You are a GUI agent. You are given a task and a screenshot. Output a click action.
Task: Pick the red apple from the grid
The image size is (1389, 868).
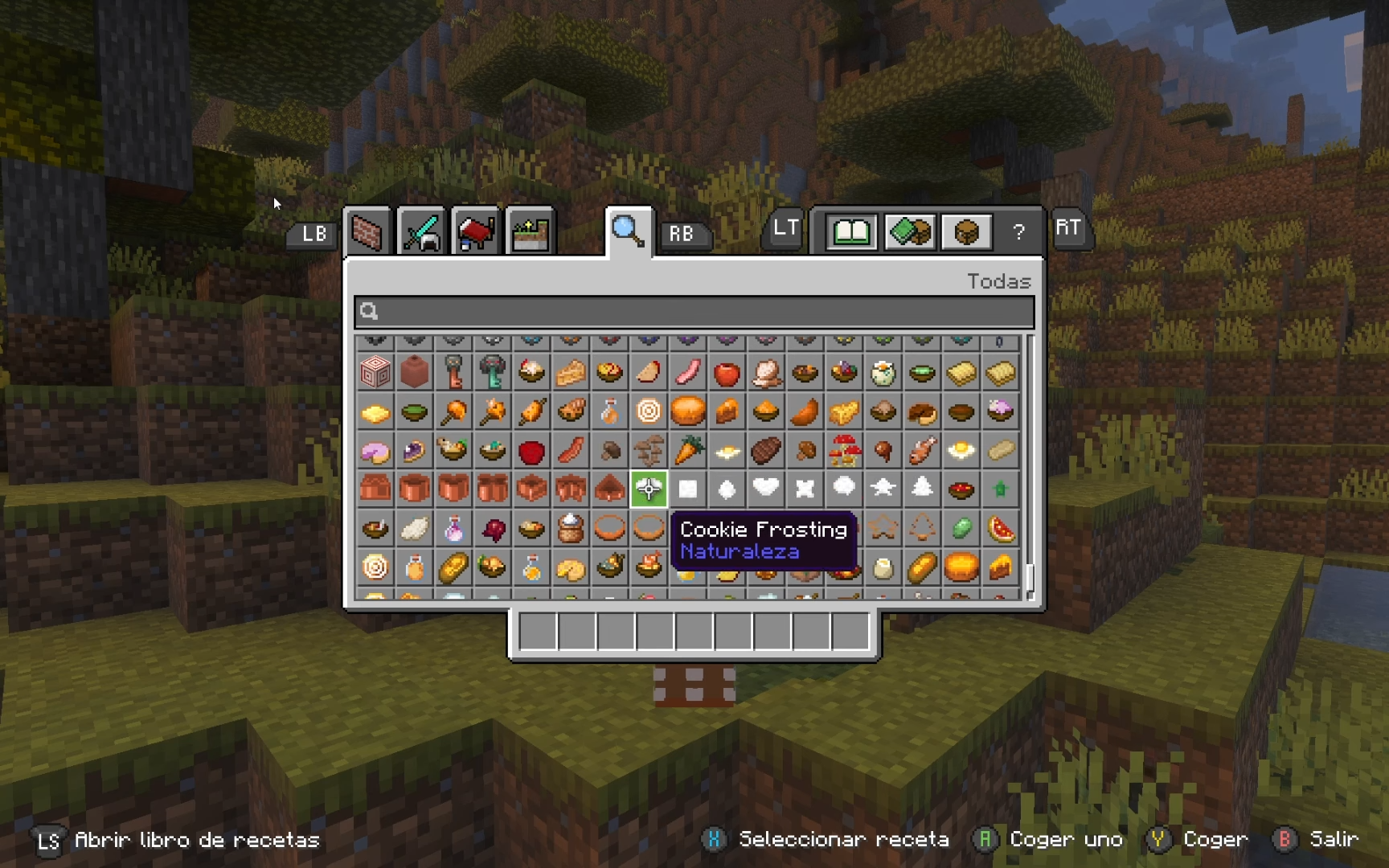click(x=727, y=372)
